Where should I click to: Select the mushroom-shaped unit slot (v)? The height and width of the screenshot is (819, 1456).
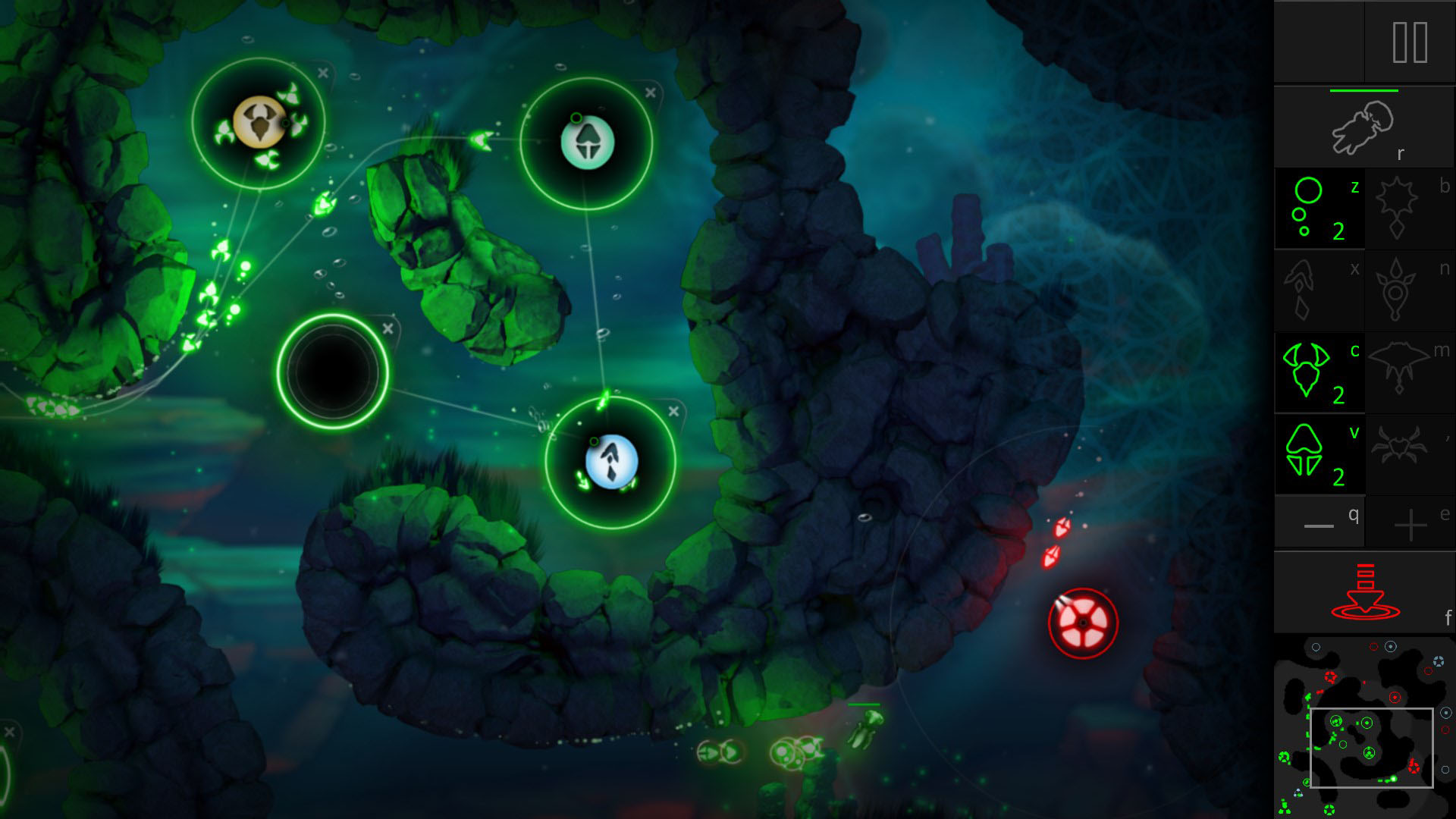point(1319,453)
